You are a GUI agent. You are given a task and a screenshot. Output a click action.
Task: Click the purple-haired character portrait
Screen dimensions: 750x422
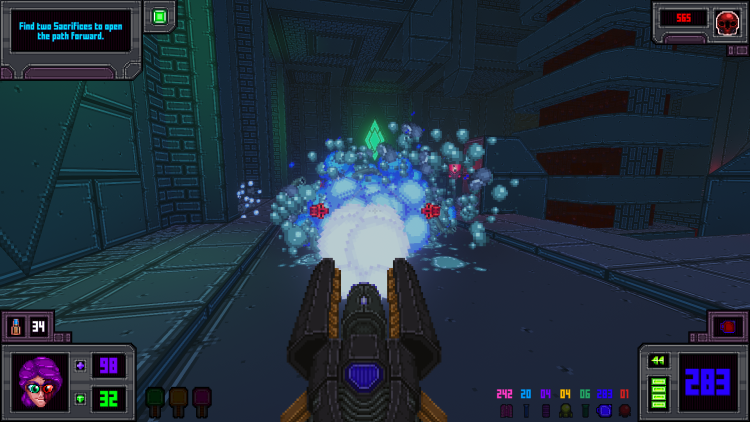[40, 381]
